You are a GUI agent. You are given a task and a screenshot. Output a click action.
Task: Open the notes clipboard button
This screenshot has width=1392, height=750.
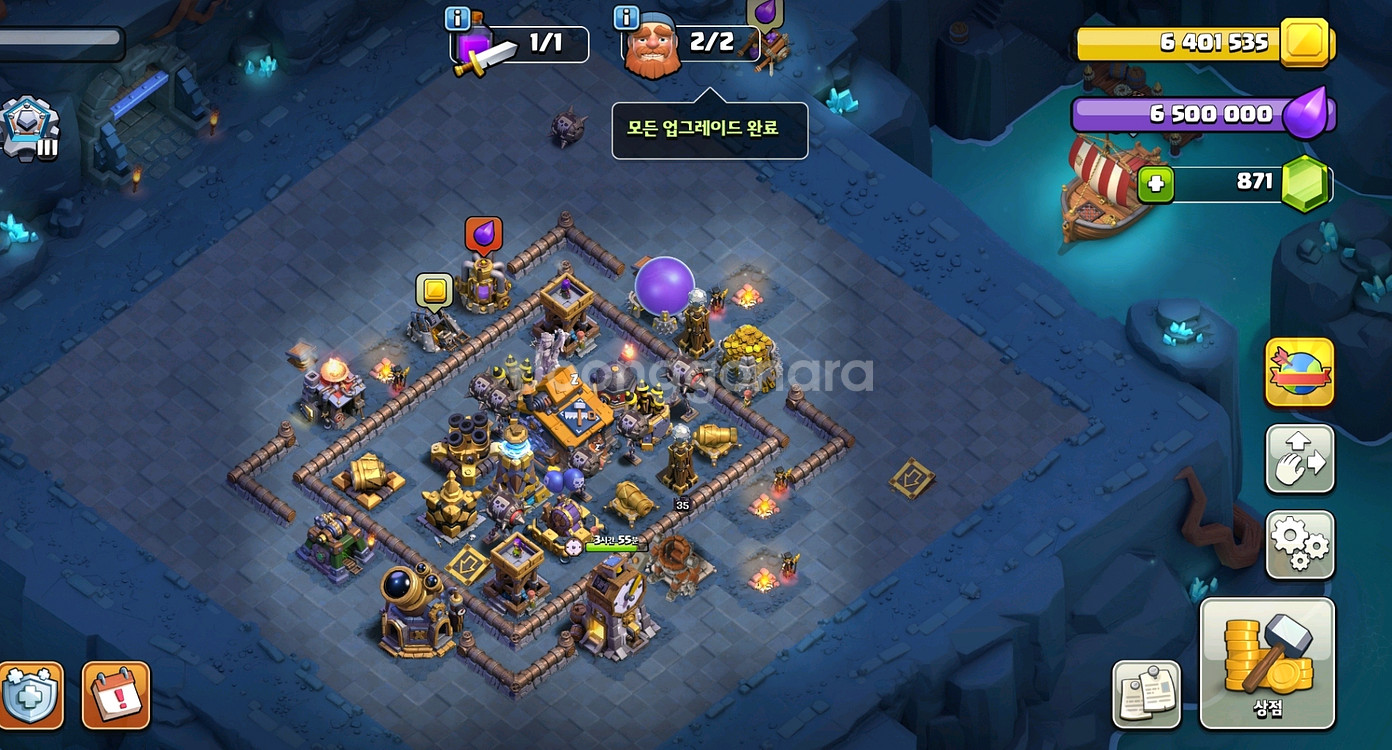coord(1146,694)
